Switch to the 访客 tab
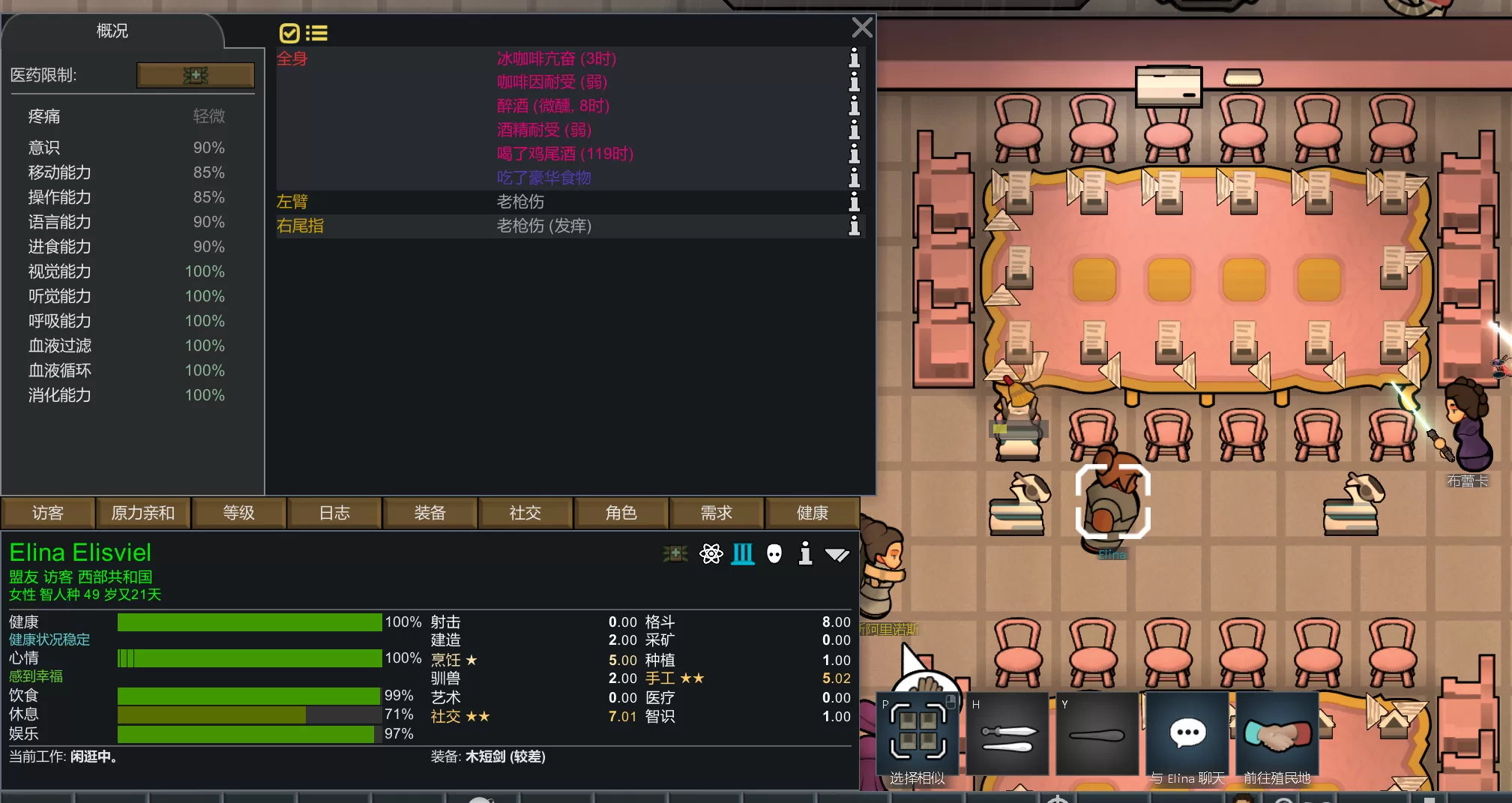The width and height of the screenshot is (1512, 803). pyautogui.click(x=48, y=513)
